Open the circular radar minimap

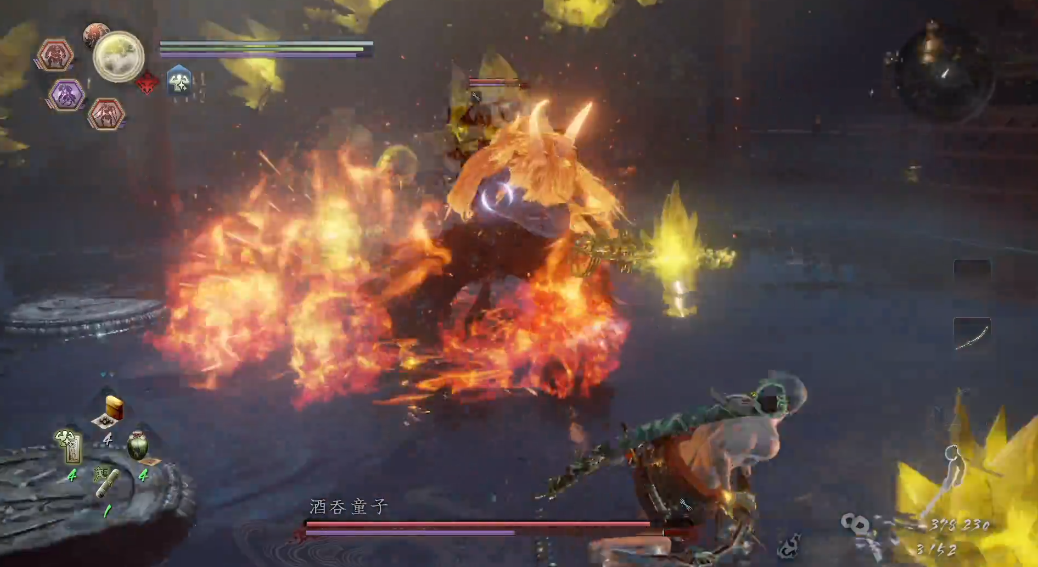tap(944, 73)
